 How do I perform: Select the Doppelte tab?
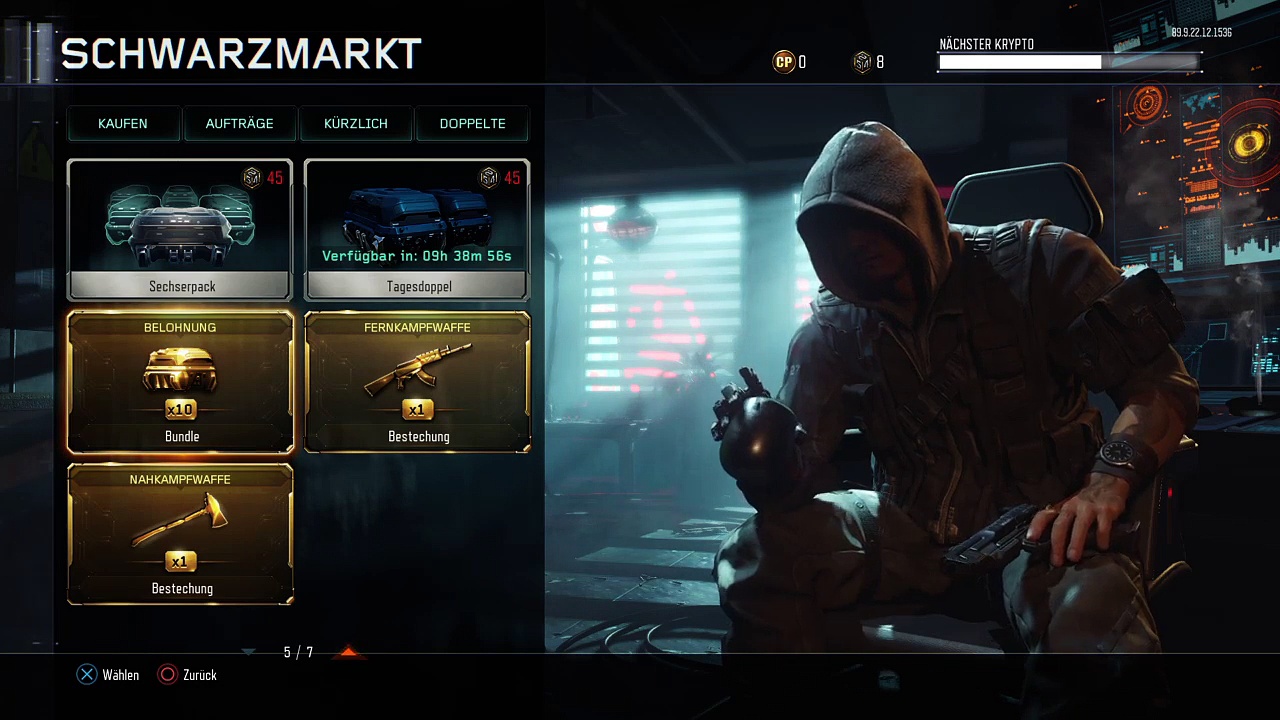coord(472,124)
